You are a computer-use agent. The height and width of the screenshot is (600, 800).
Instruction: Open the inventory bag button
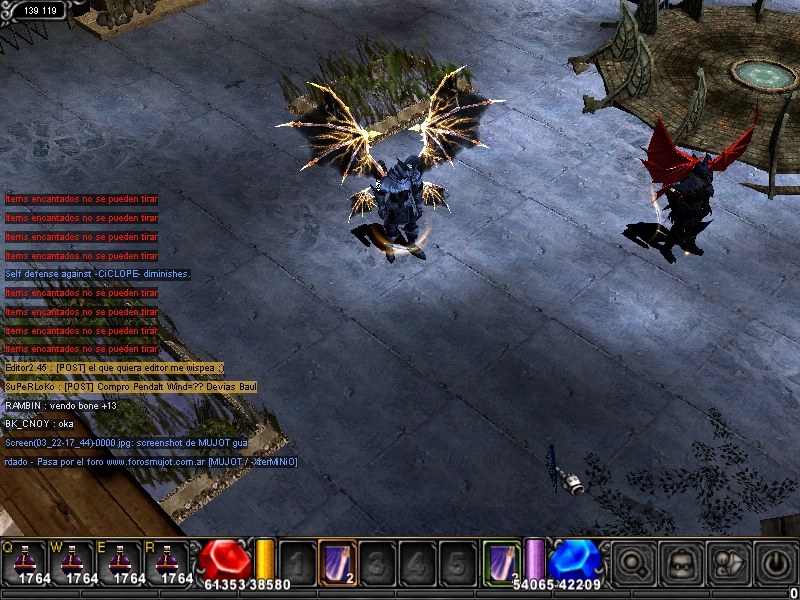point(681,564)
